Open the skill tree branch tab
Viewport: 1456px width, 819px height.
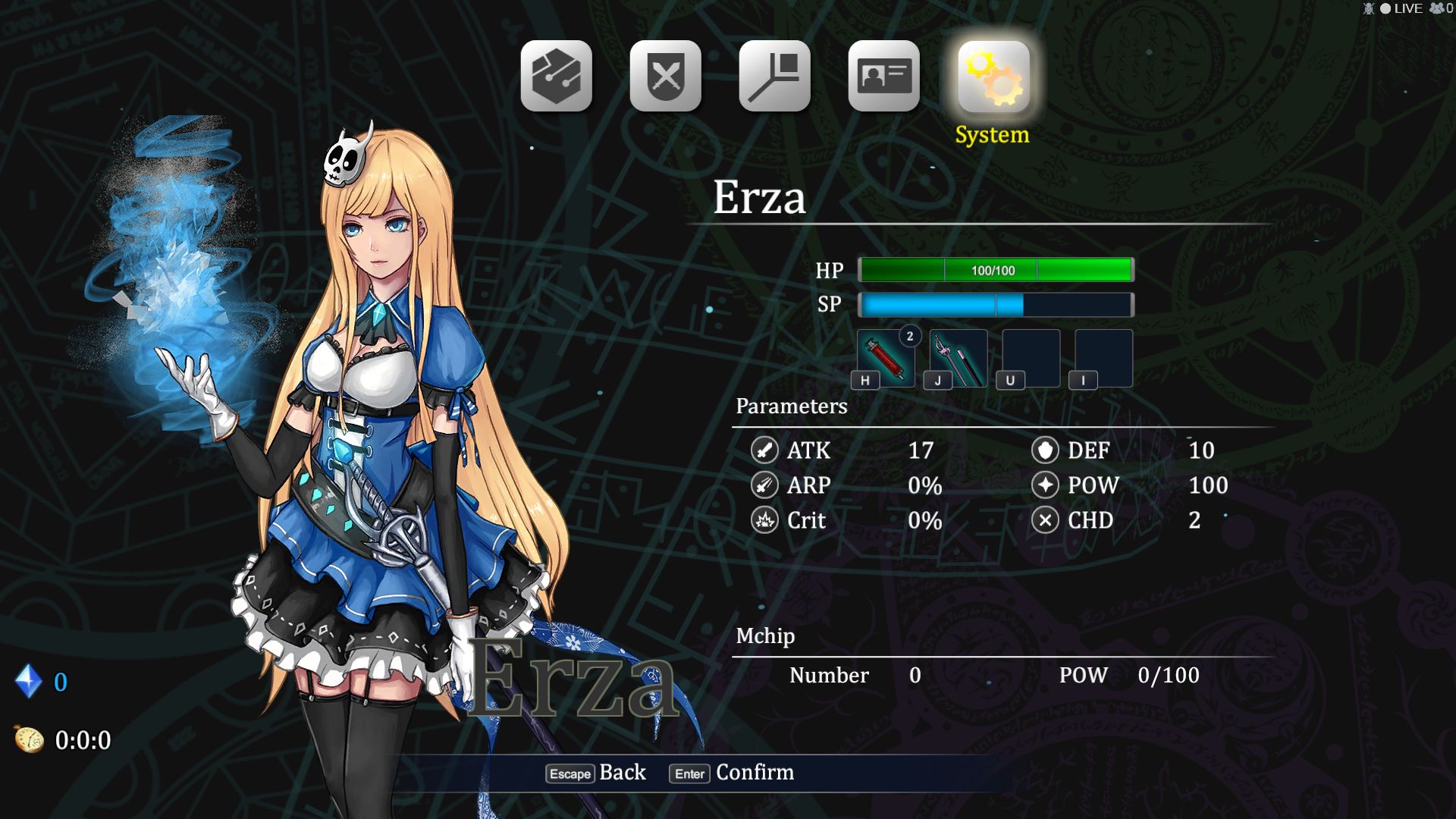pos(774,76)
